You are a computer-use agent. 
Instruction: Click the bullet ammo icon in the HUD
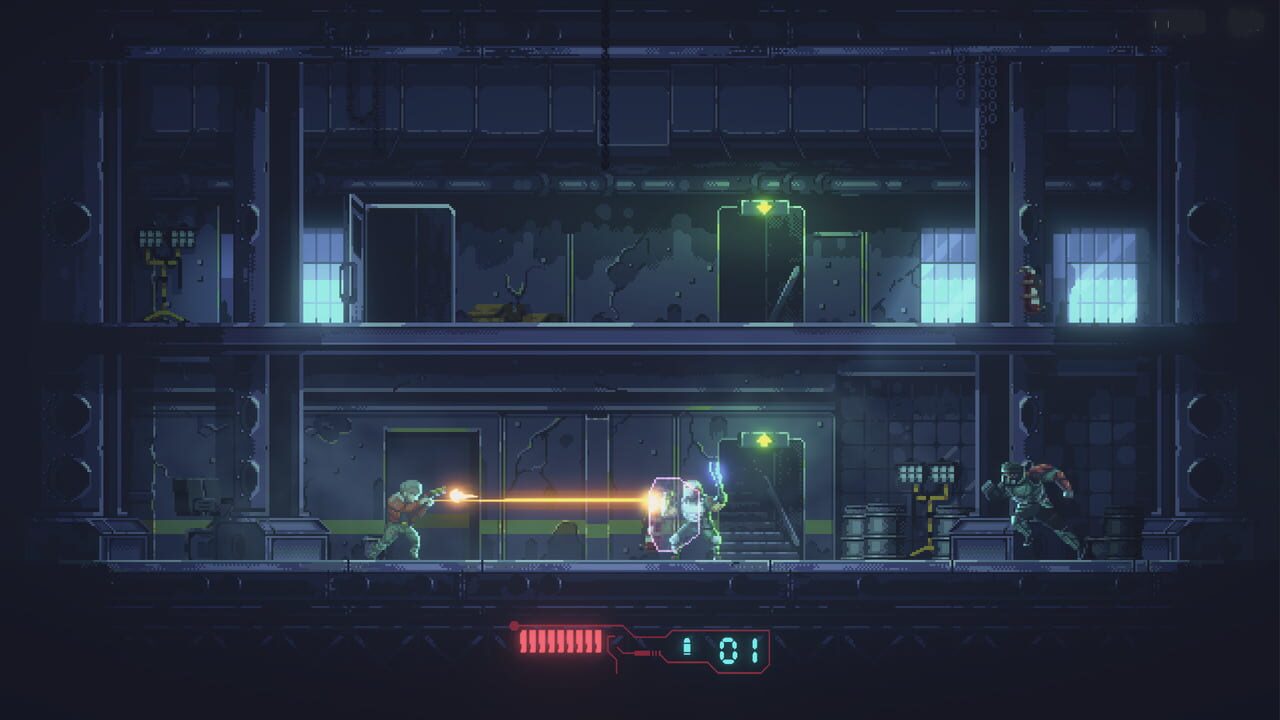click(687, 645)
